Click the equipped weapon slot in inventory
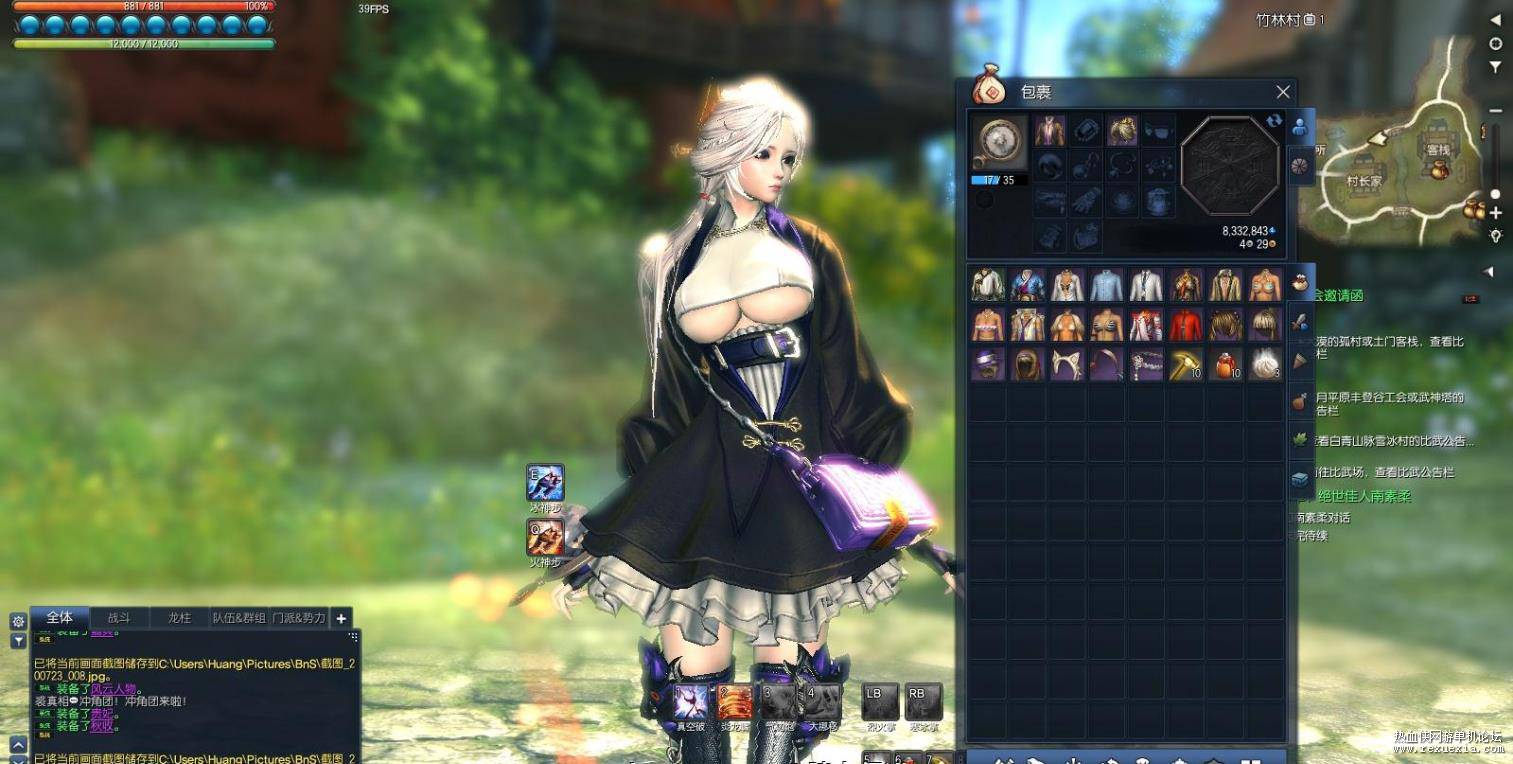This screenshot has height=764, width=1513. click(x=1000, y=142)
